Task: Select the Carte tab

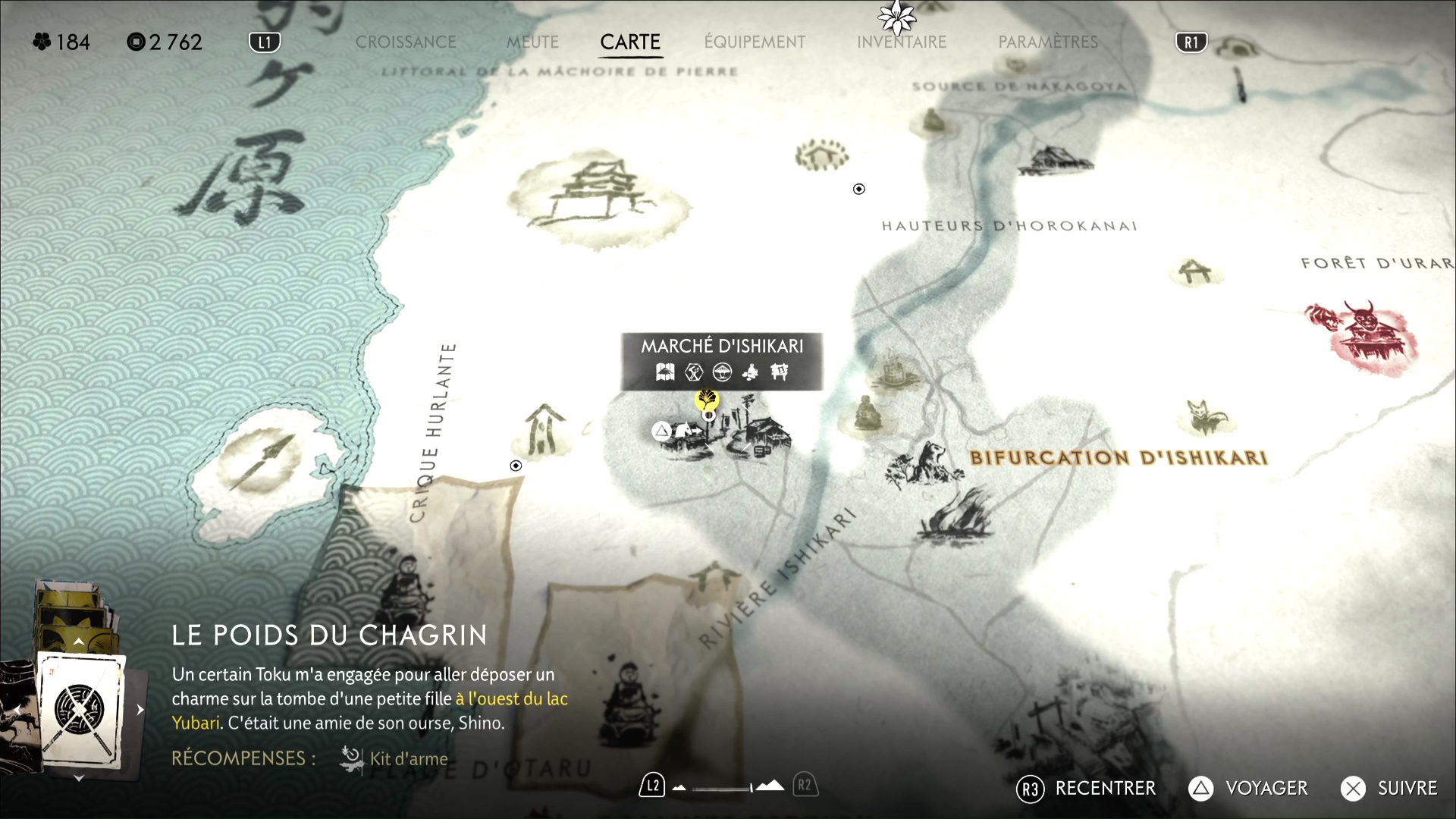Action: [630, 42]
